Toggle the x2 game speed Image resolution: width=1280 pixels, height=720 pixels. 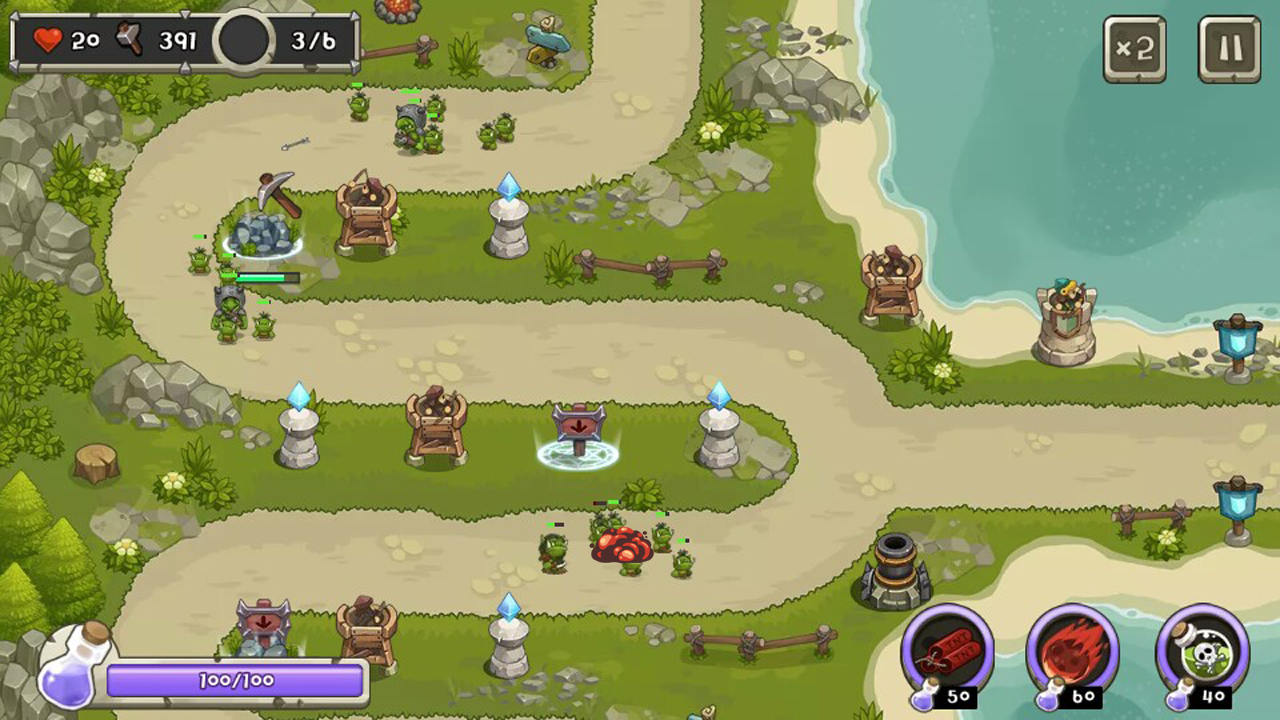(x=1135, y=46)
